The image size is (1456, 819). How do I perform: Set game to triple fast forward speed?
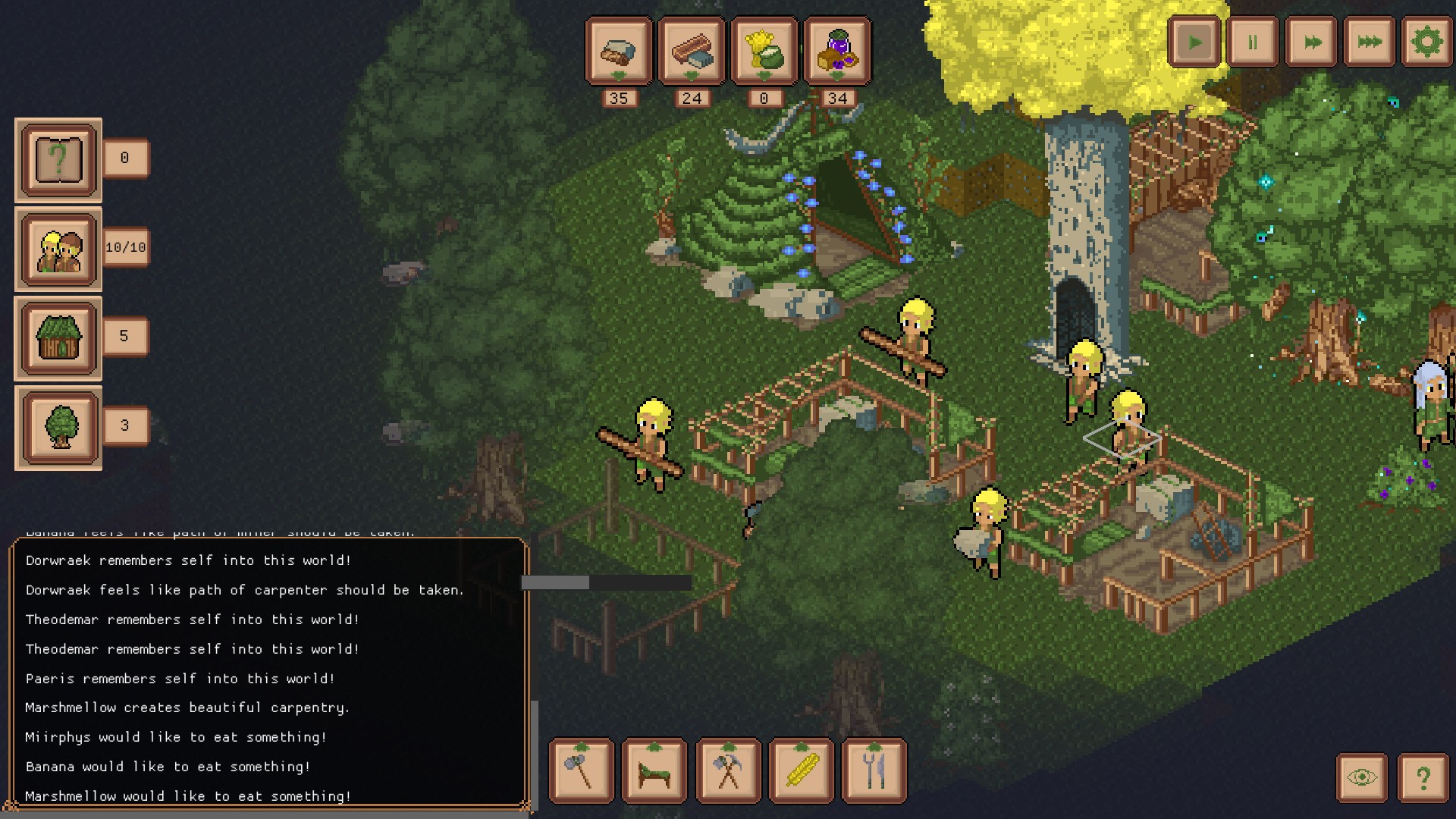(x=1370, y=42)
